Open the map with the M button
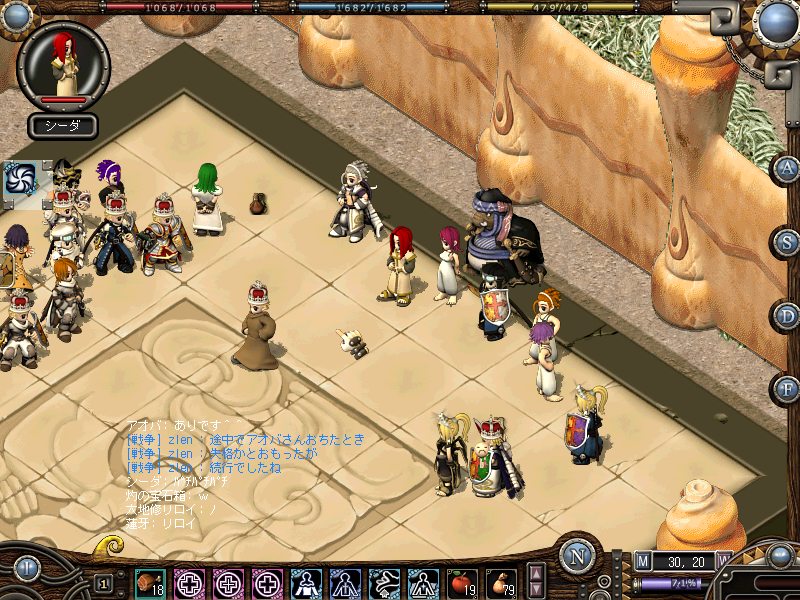Image resolution: width=800 pixels, height=600 pixels. point(642,562)
